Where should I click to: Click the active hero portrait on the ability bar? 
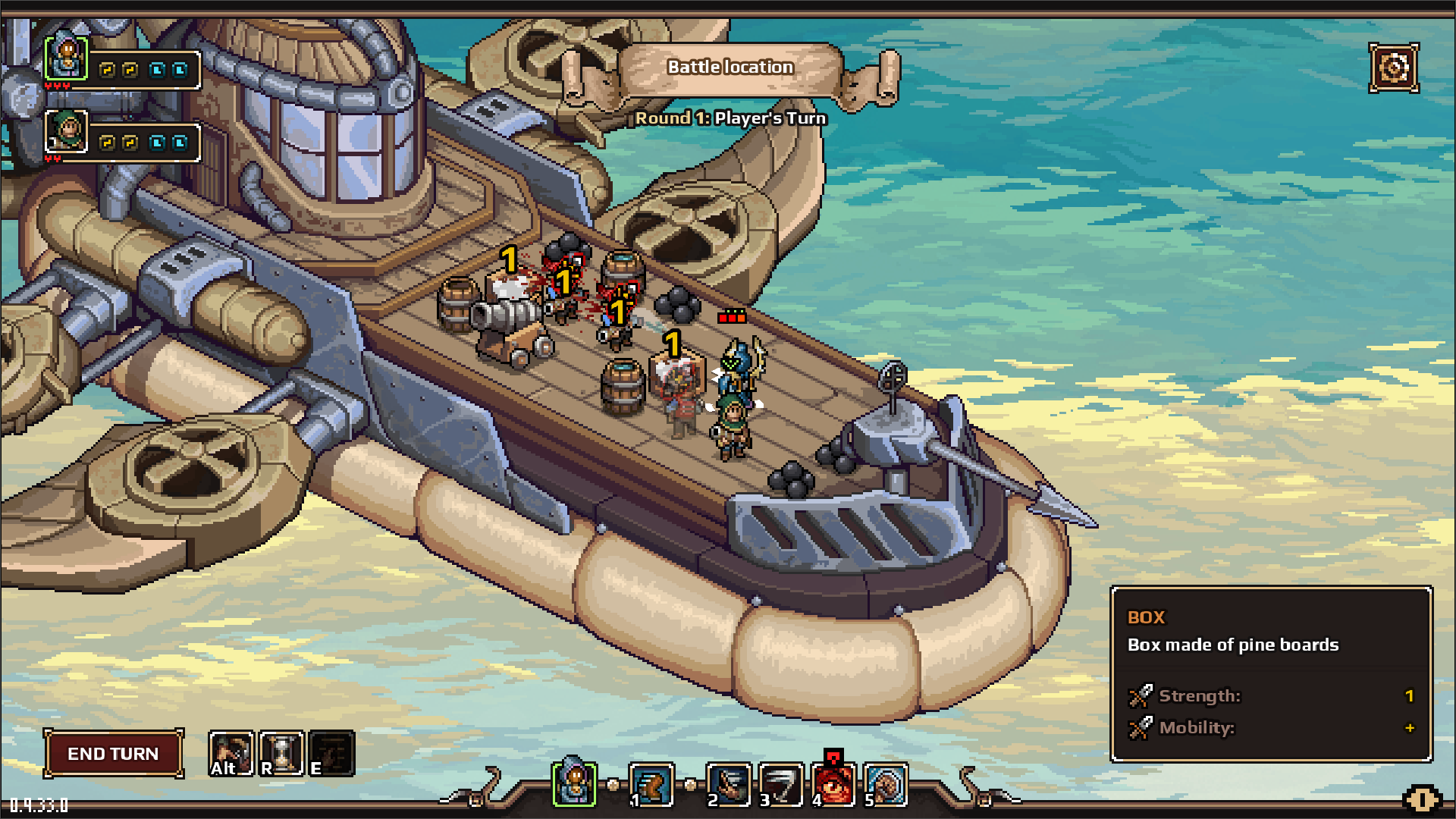click(x=574, y=781)
